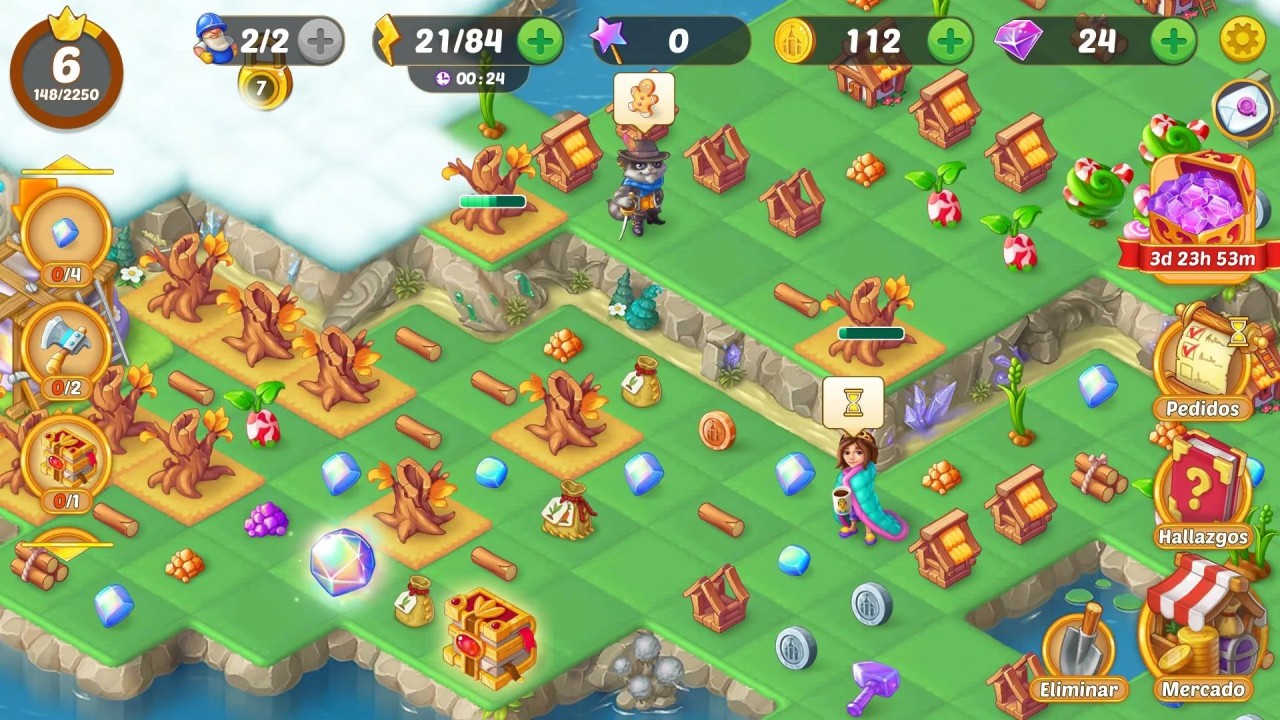Image resolution: width=1280 pixels, height=720 pixels.
Task: Tap the hourglass bubble above the girl
Action: tap(853, 402)
